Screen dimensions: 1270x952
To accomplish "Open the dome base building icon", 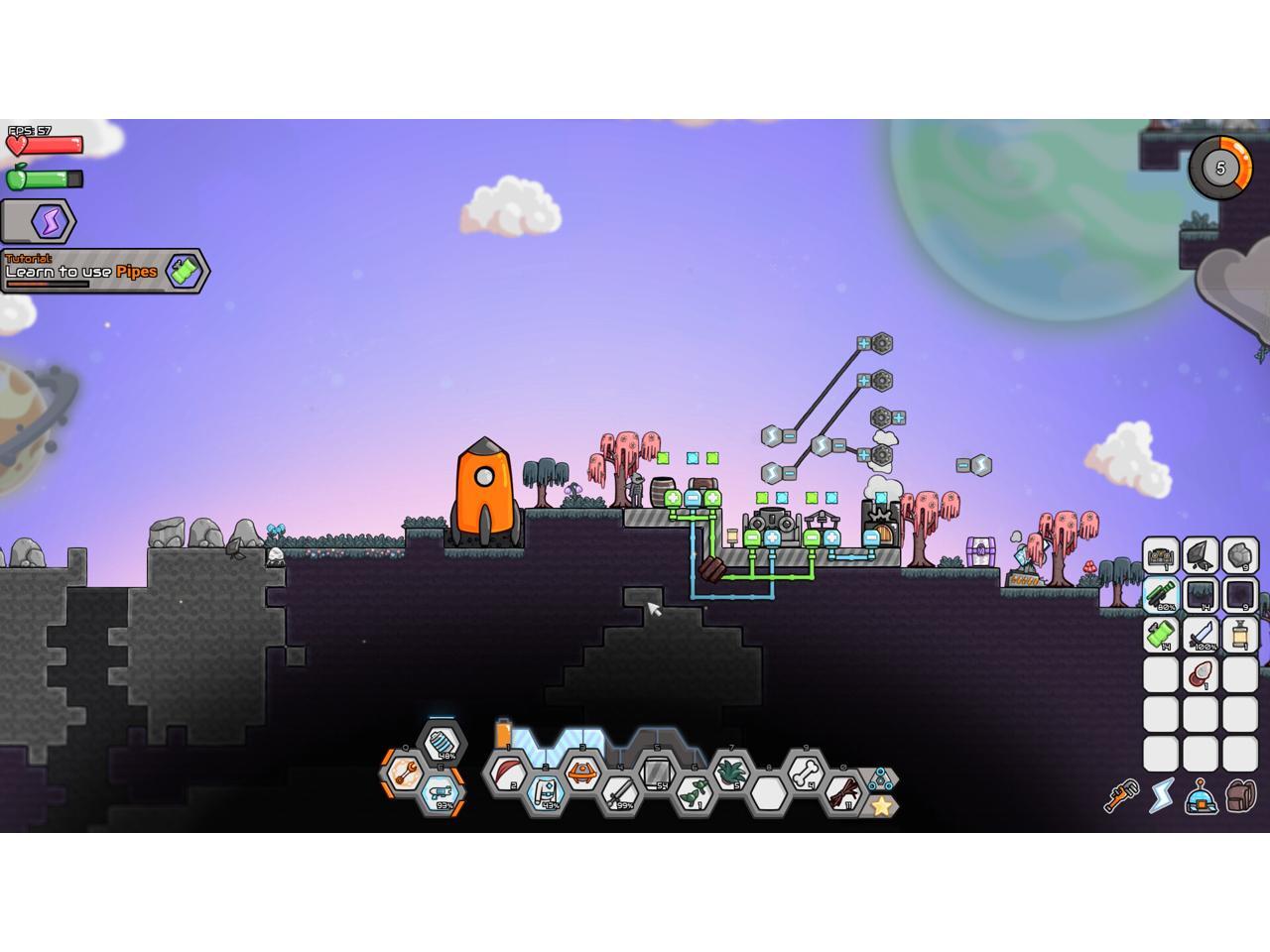I will (1201, 795).
